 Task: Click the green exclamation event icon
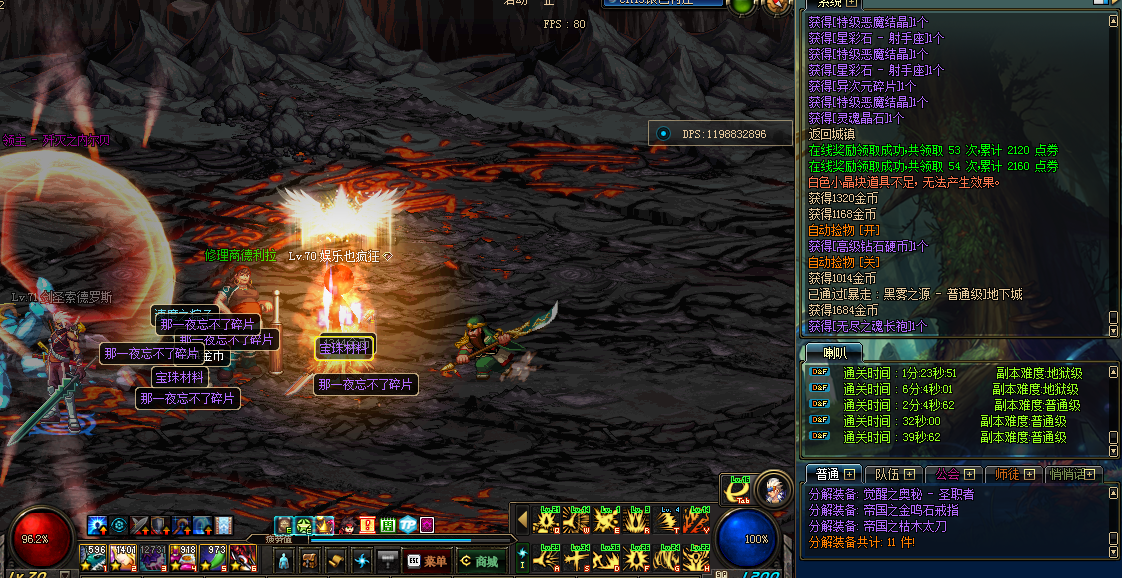367,524
